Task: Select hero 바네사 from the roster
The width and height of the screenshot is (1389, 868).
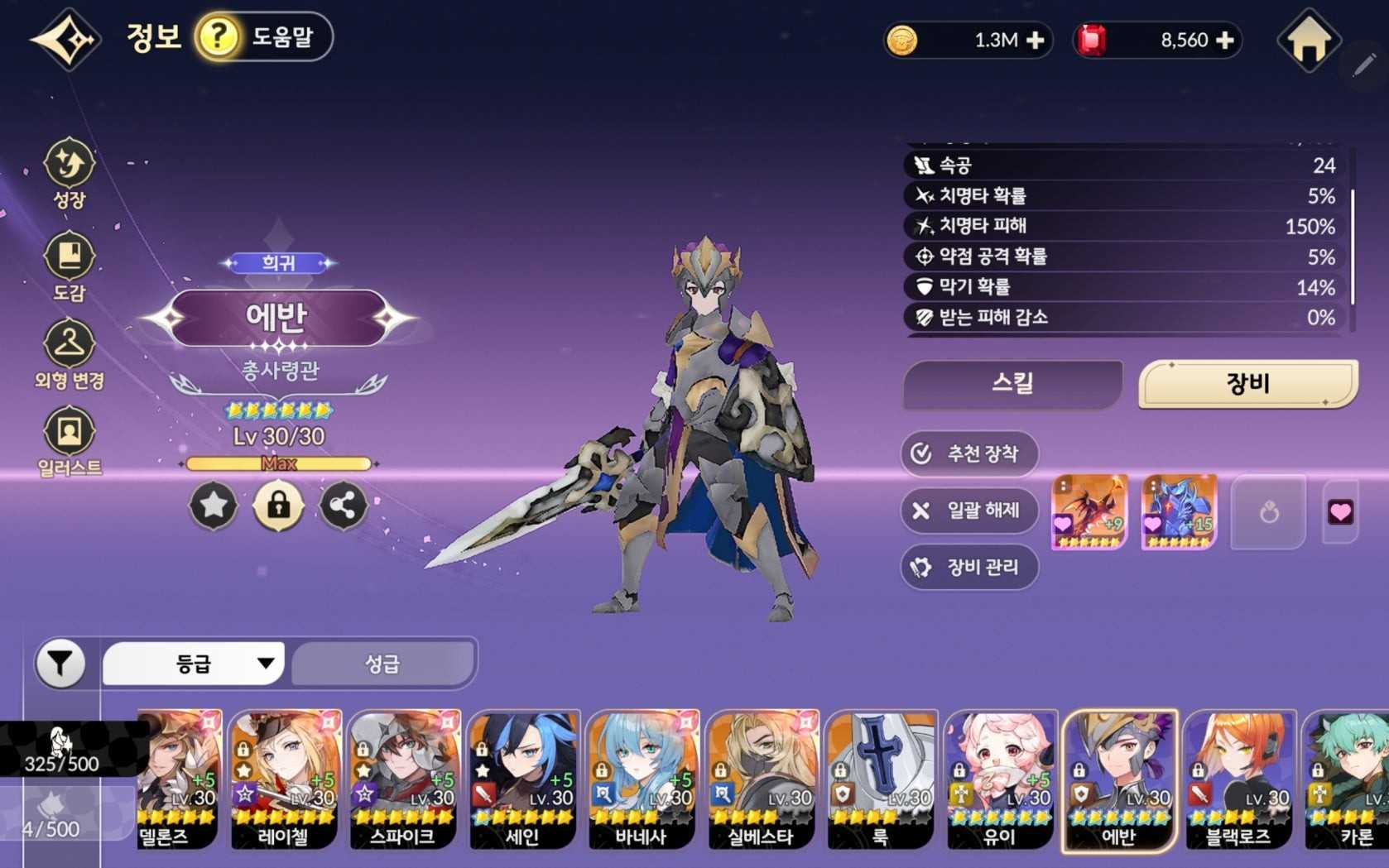Action: pos(642,779)
